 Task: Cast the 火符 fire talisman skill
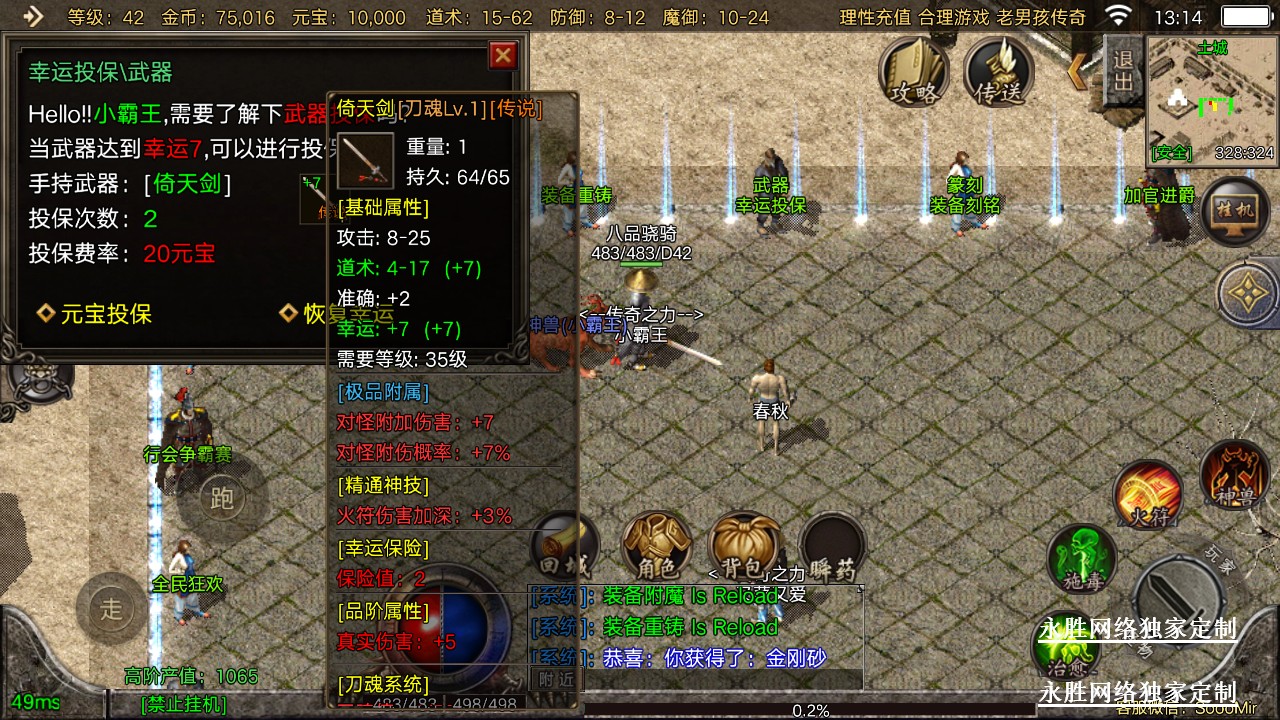1148,495
